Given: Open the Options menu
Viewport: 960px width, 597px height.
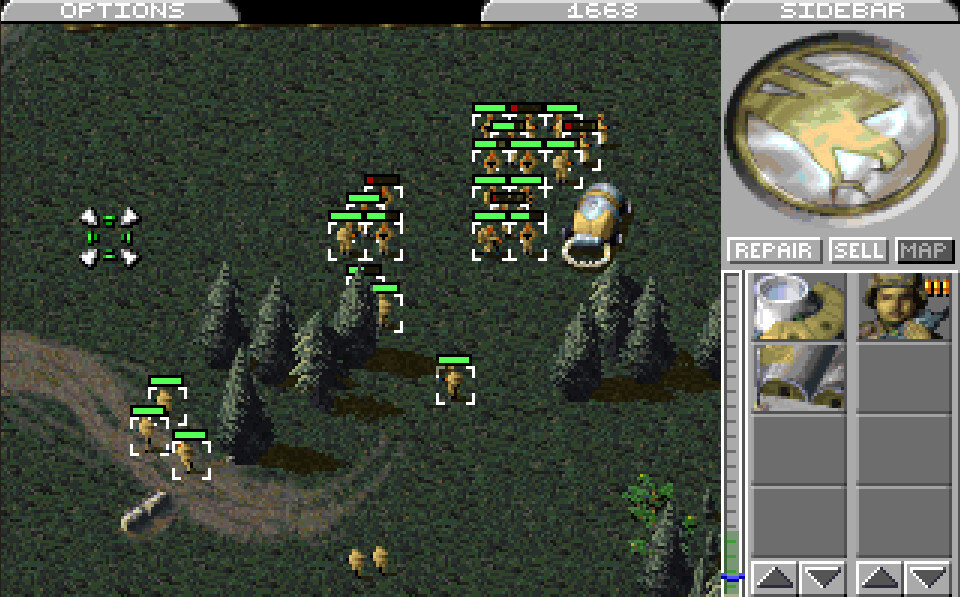Looking at the screenshot, I should point(122,11).
